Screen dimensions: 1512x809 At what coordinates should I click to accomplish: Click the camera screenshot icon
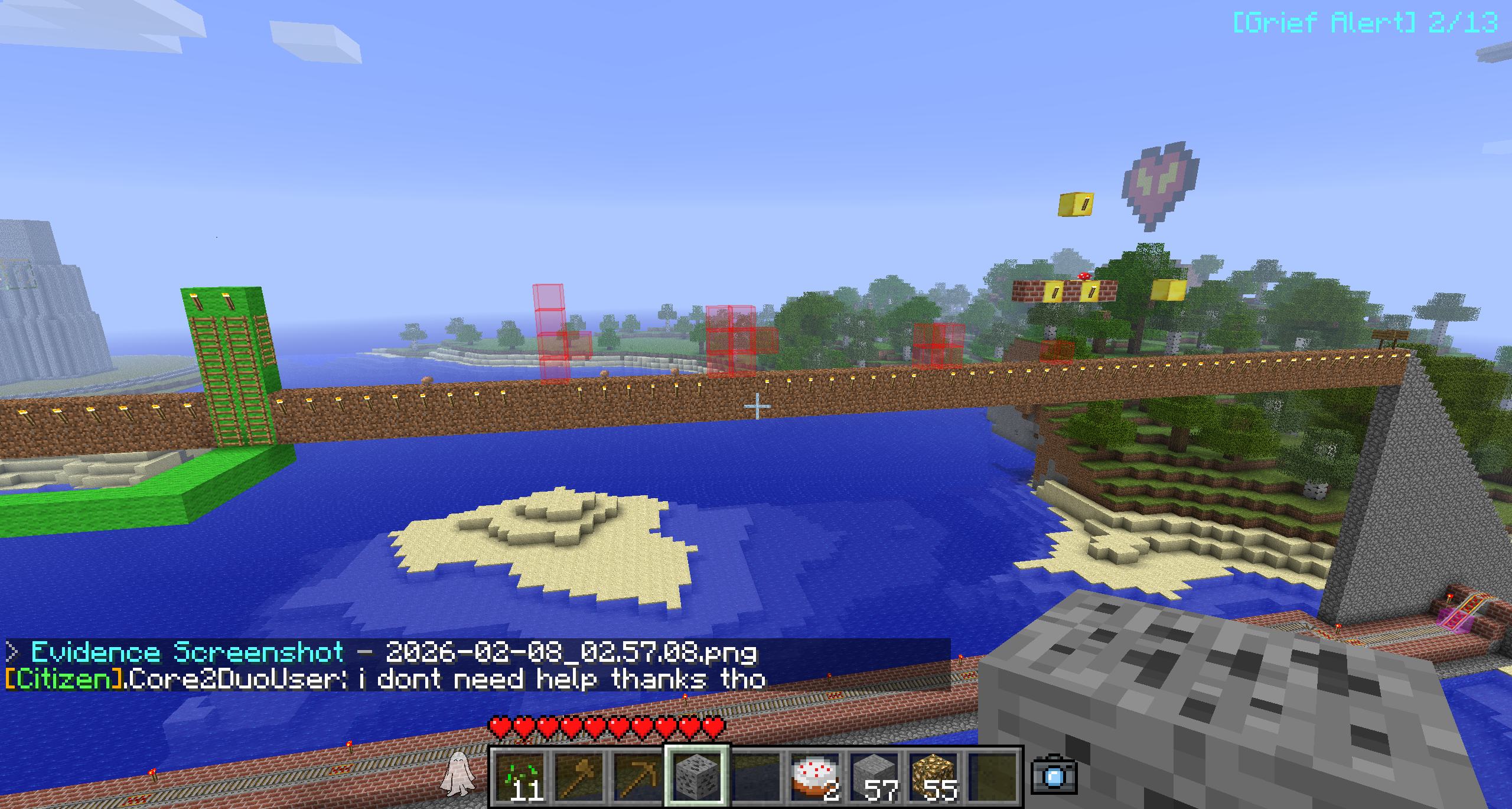(1054, 774)
